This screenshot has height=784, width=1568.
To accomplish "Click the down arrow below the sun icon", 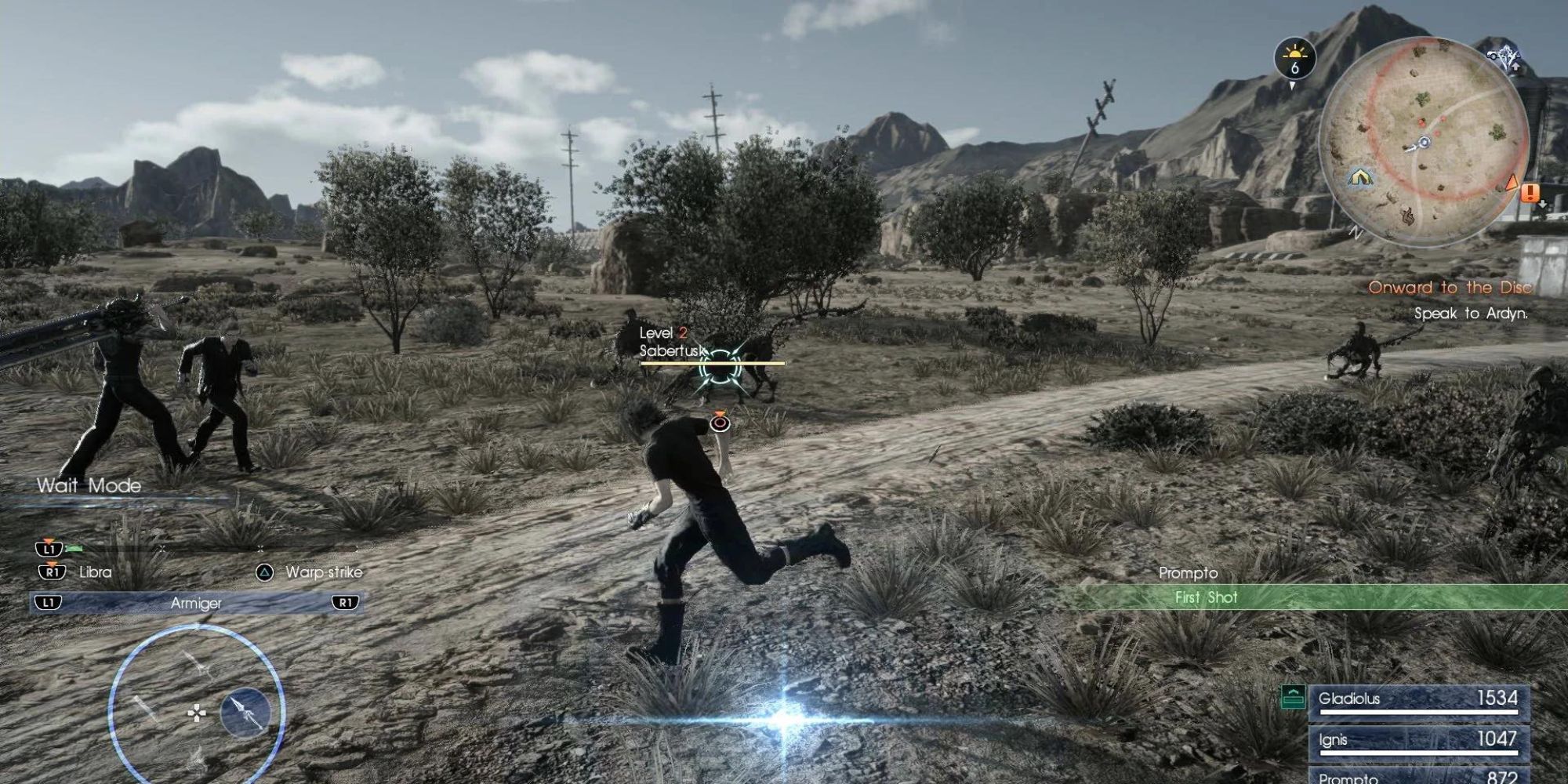I will tap(1292, 85).
